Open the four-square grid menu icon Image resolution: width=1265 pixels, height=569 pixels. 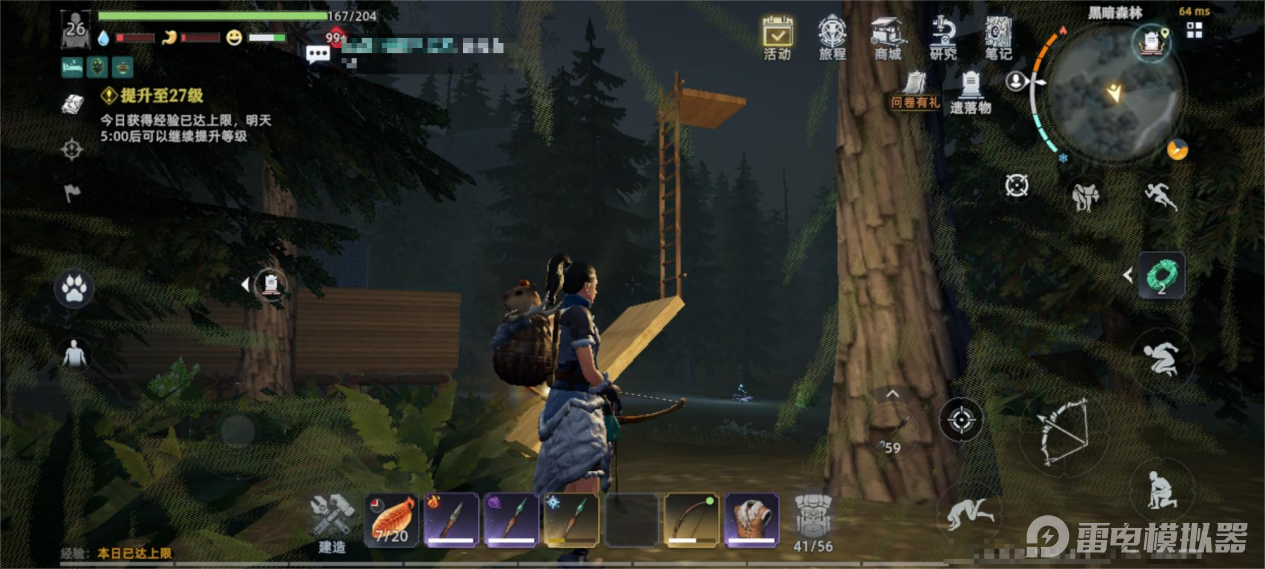click(x=1194, y=30)
